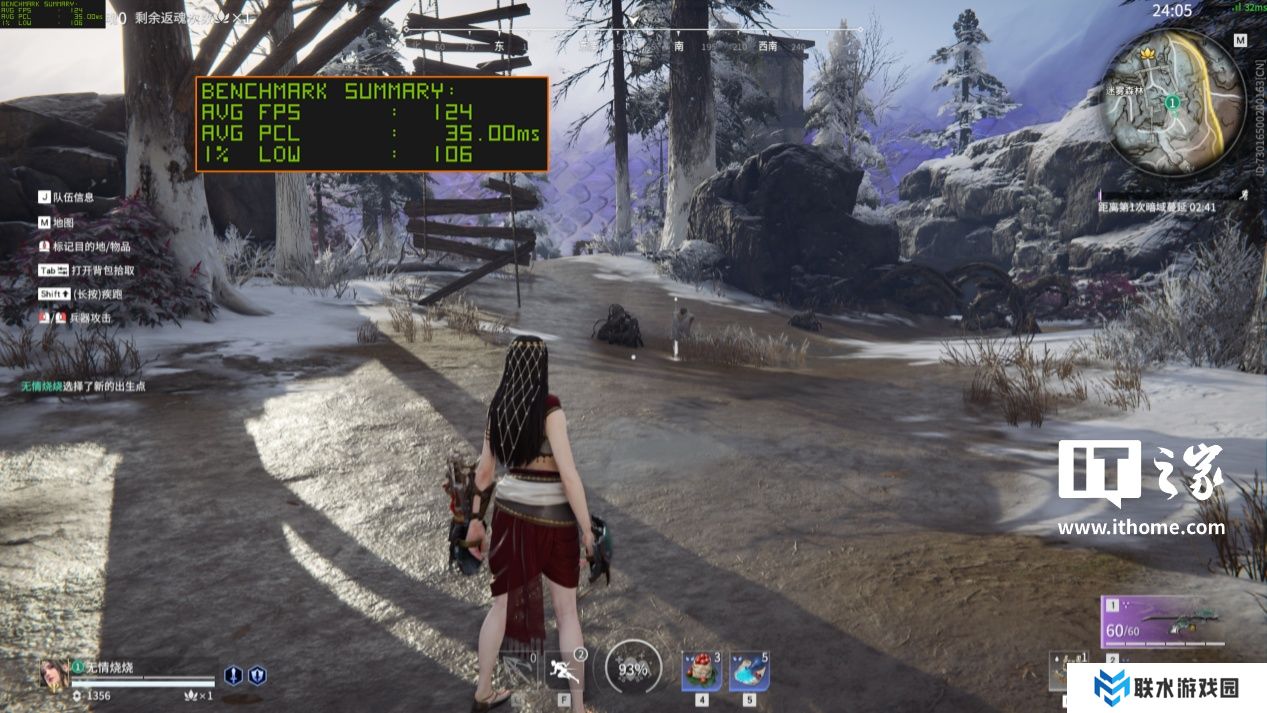The width and height of the screenshot is (1267, 713).
Task: Use the blue armor powder item
Action: (749, 671)
